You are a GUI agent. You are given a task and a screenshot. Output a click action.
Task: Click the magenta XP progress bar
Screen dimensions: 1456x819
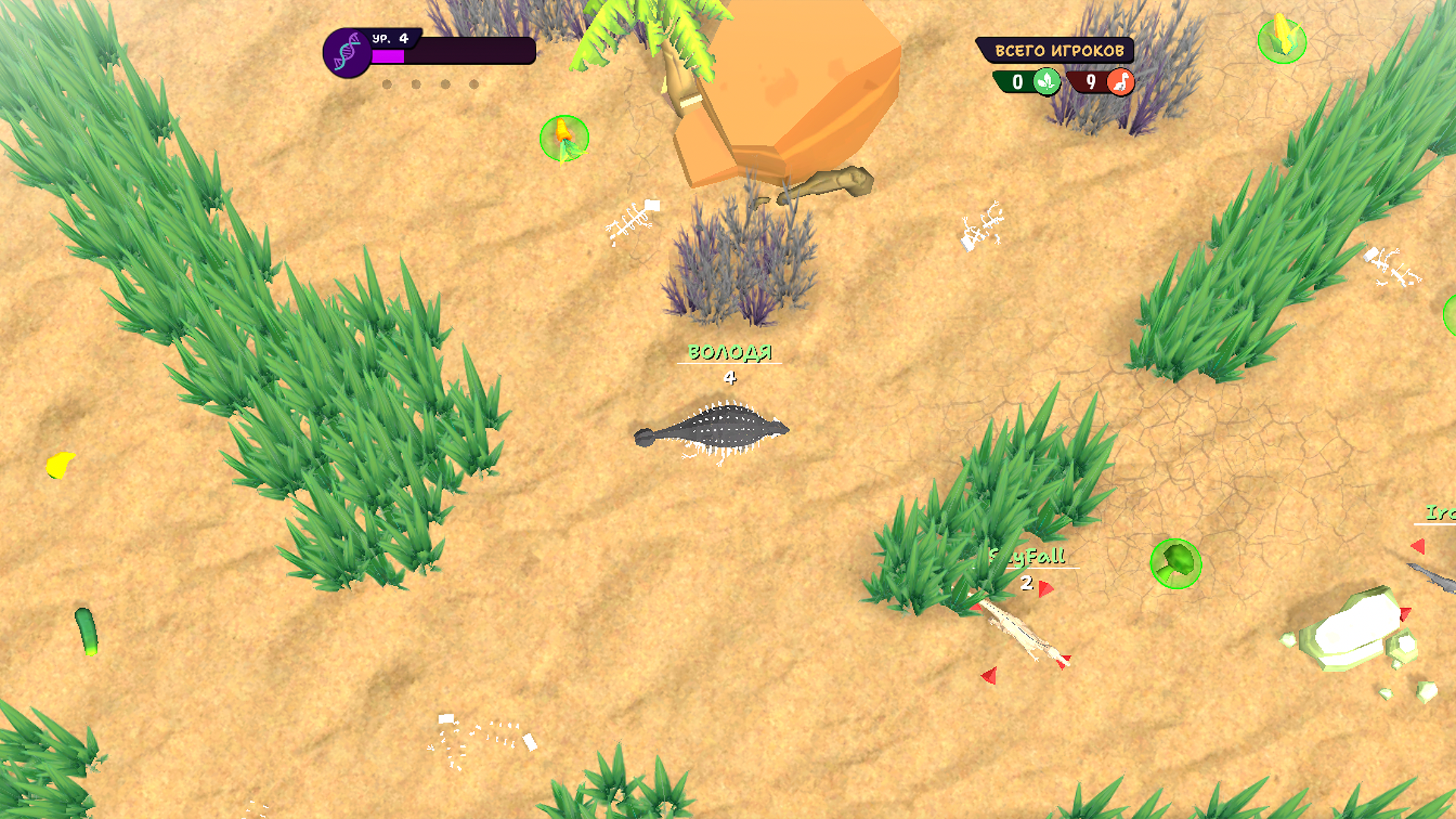tap(388, 58)
